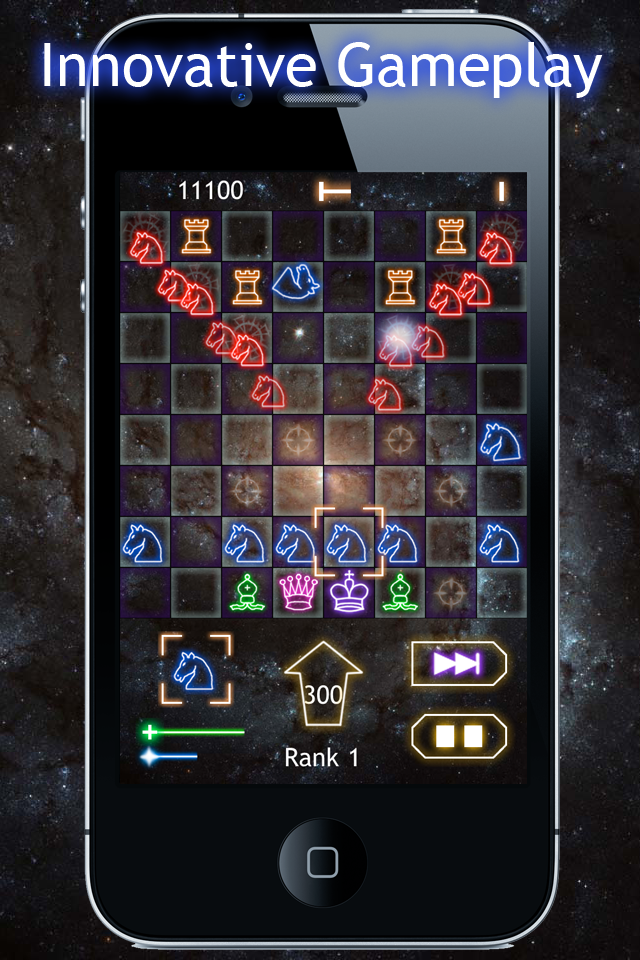This screenshot has height=960, width=640.
Task: Choose the pink queen piece
Action: [x=297, y=592]
